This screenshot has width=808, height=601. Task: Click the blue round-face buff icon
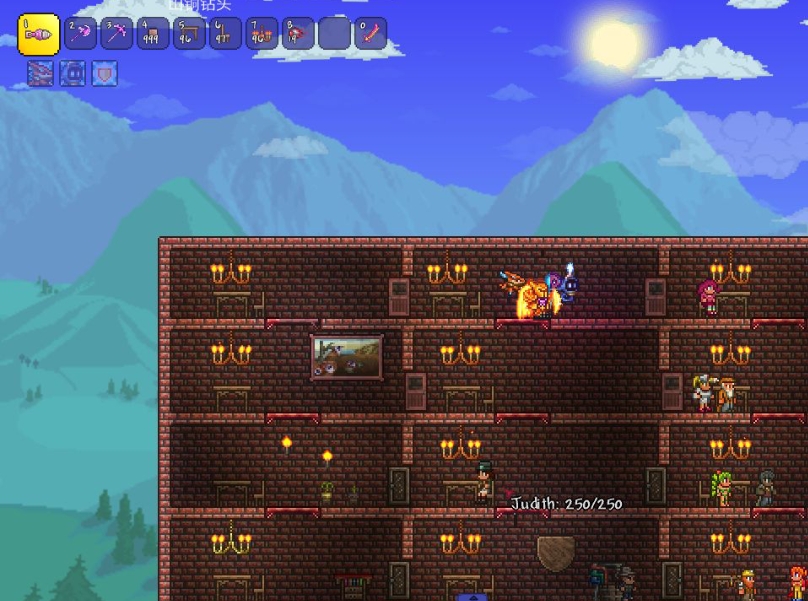(x=72, y=73)
